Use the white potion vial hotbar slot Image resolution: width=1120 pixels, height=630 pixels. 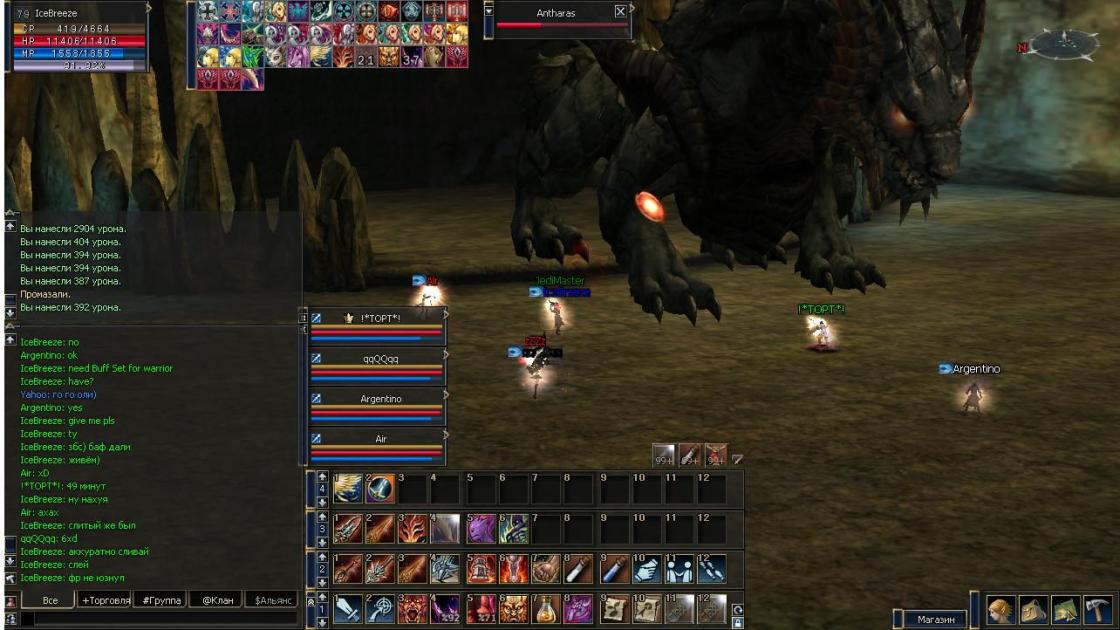tap(579, 569)
